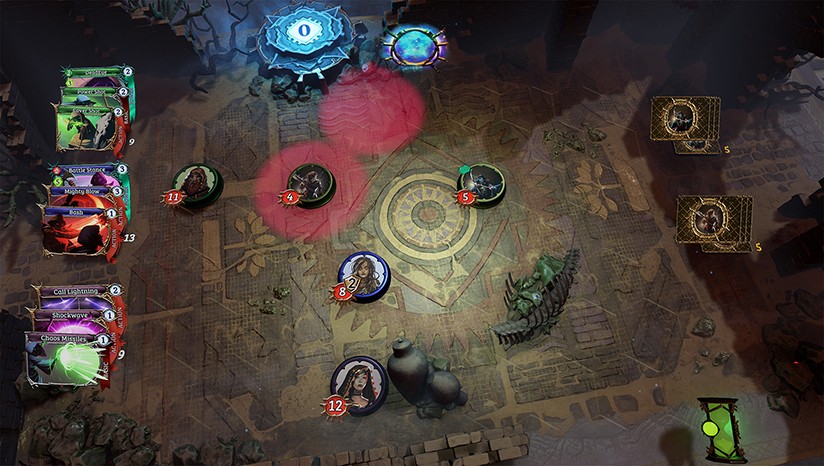Choose the Call Lightning card
This screenshot has height=466, width=824.
[x=78, y=291]
